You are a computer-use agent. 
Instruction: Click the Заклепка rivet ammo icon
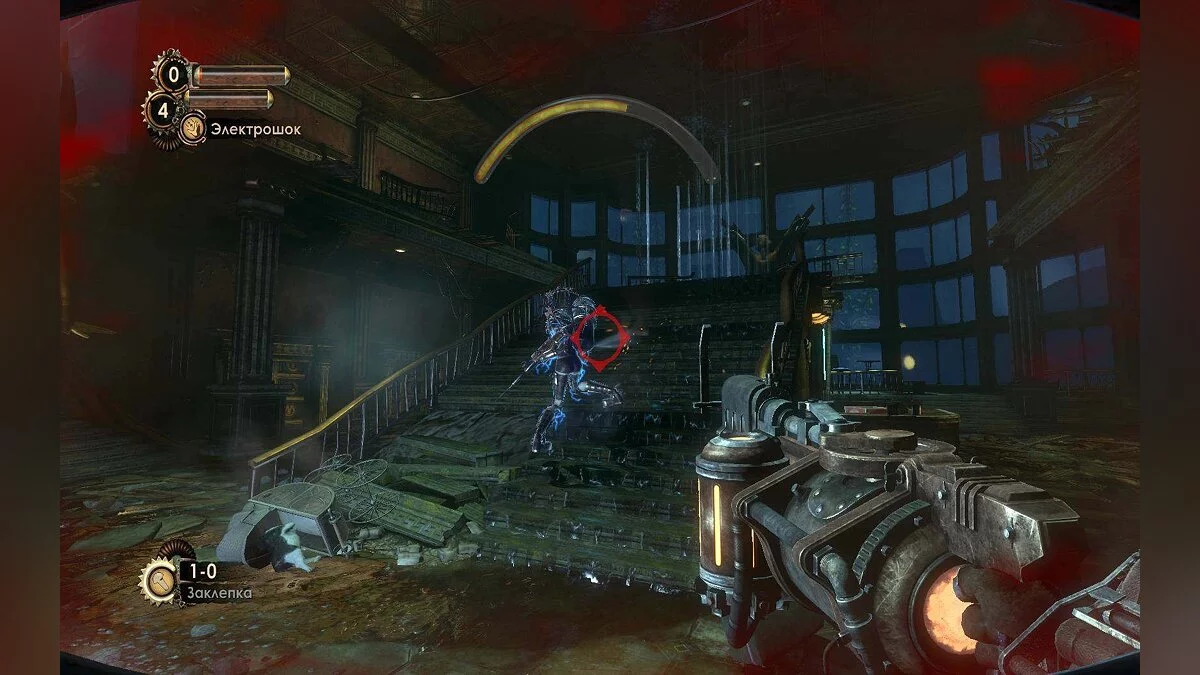coord(160,578)
